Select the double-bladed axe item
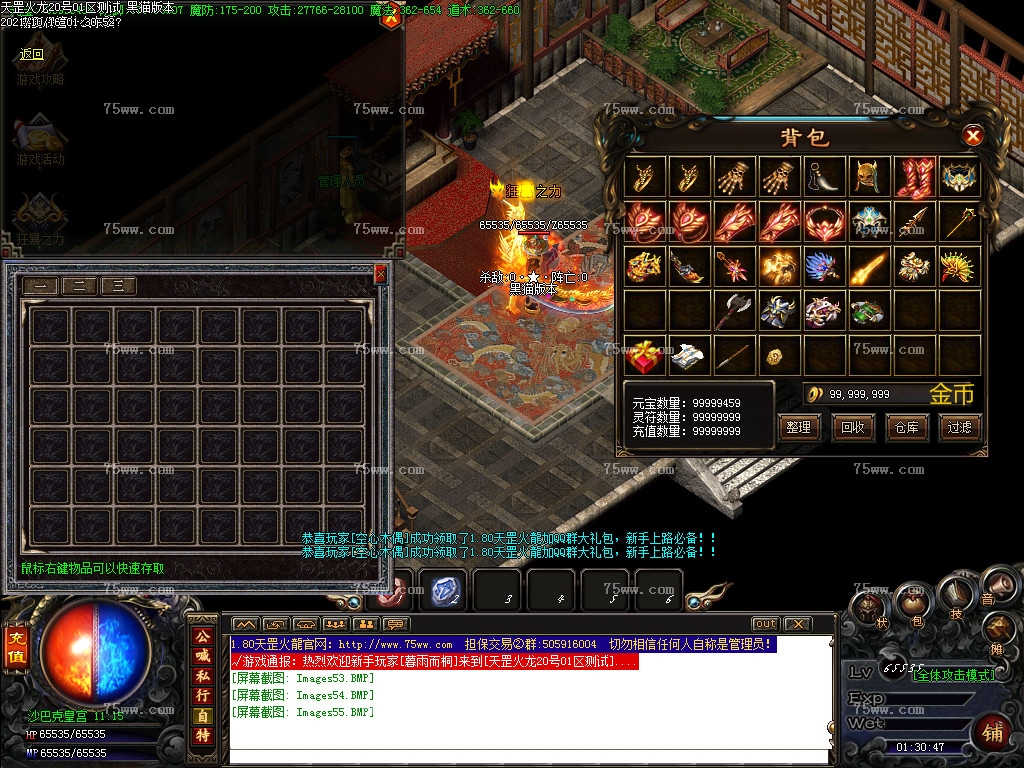The width and height of the screenshot is (1024, 768). 734,311
